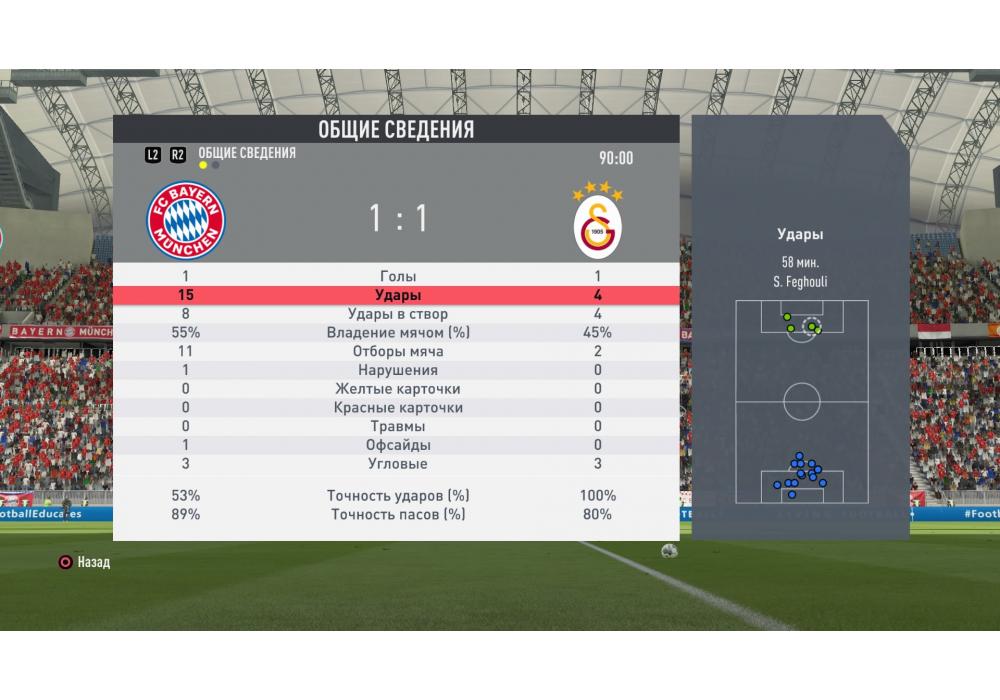Image resolution: width=1000 pixels, height=700 pixels.
Task: Choose the Травмы row
Action: (x=397, y=426)
